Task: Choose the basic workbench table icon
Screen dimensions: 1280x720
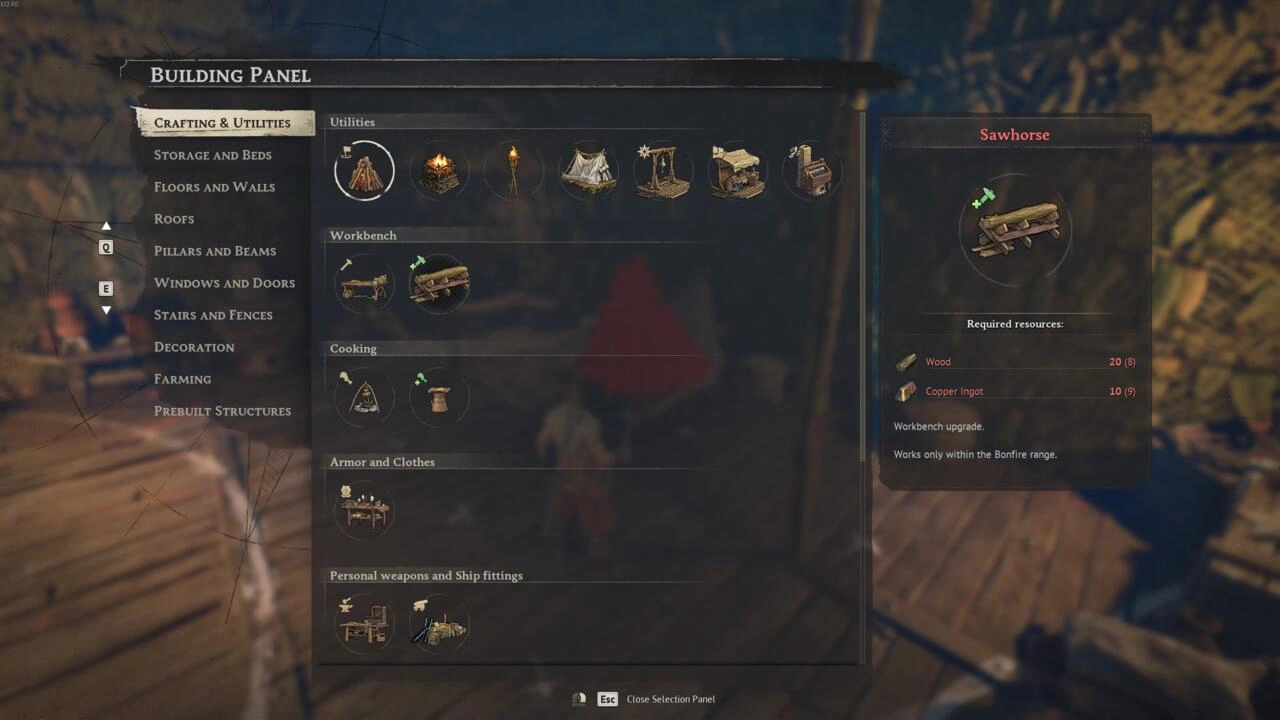Action: pyautogui.click(x=364, y=284)
